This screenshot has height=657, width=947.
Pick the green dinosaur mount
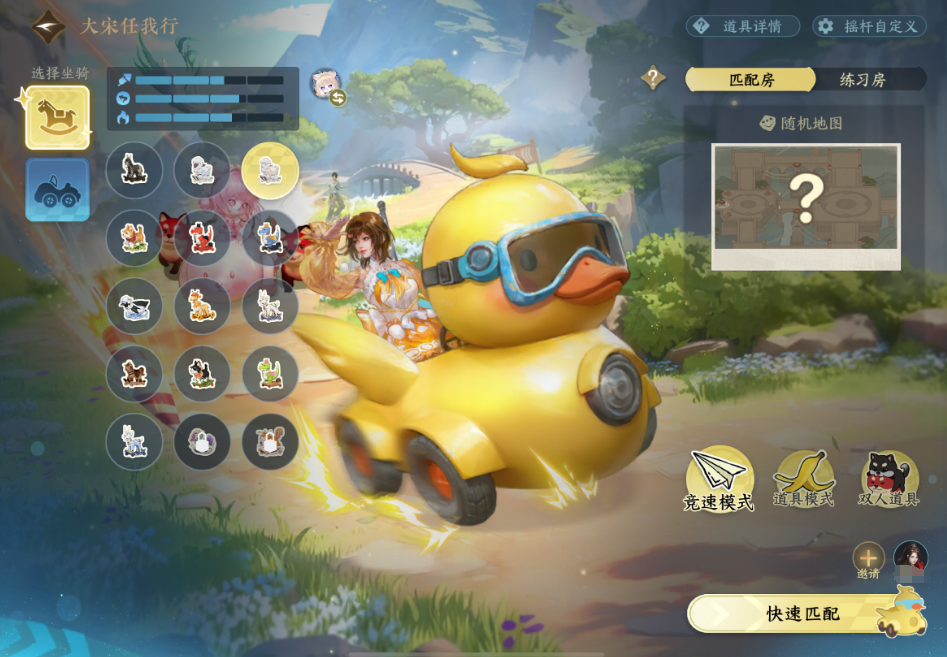(x=270, y=374)
